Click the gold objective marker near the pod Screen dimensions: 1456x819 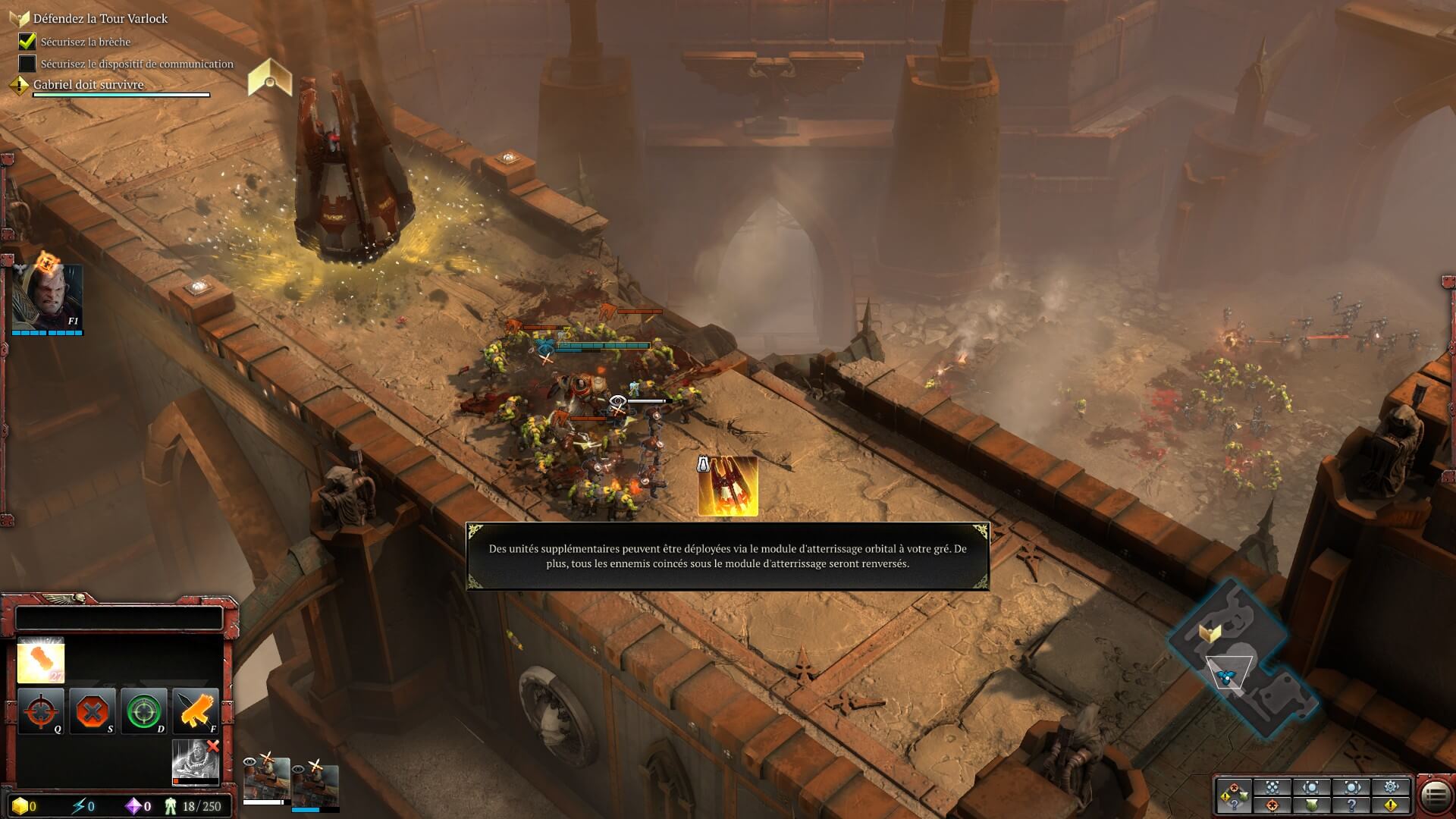point(270,78)
